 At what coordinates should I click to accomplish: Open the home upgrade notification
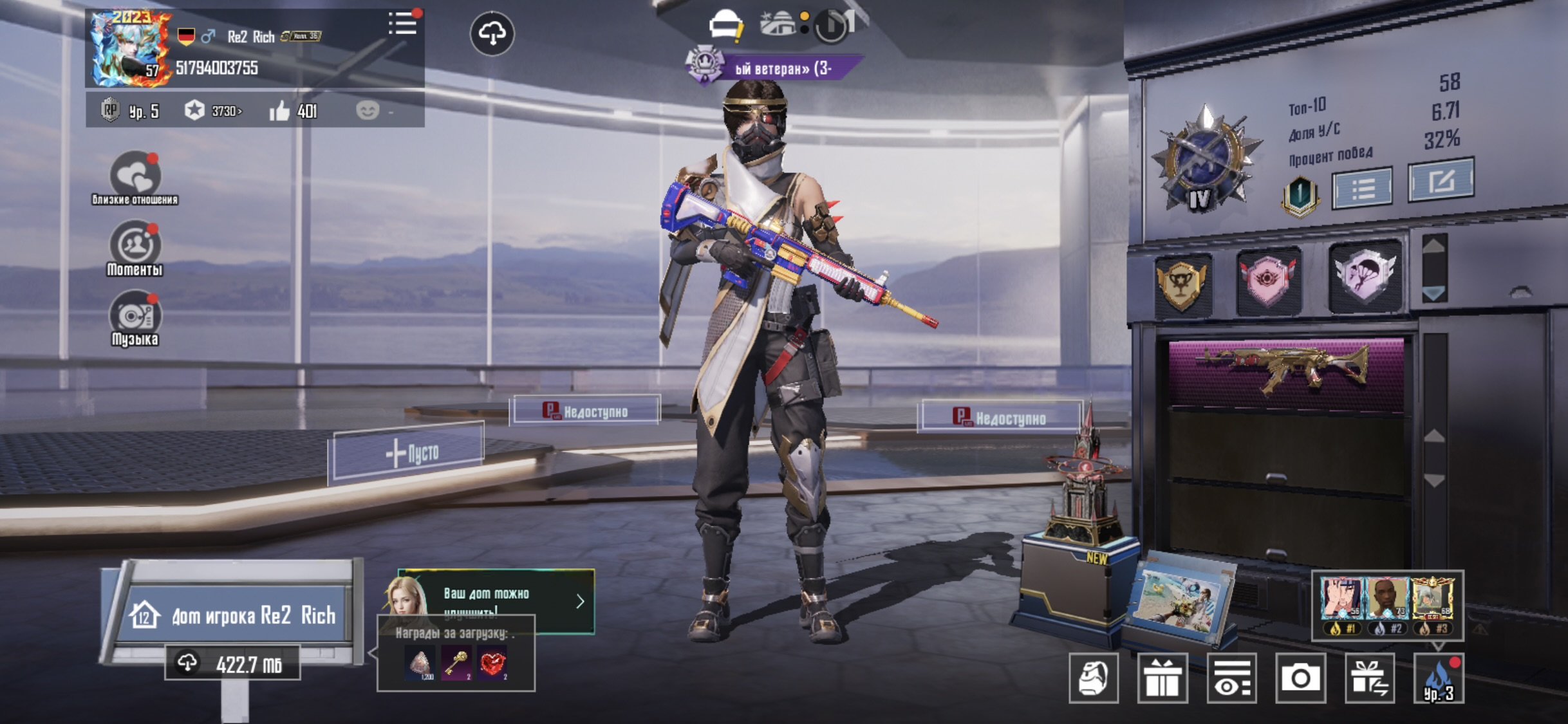(496, 600)
